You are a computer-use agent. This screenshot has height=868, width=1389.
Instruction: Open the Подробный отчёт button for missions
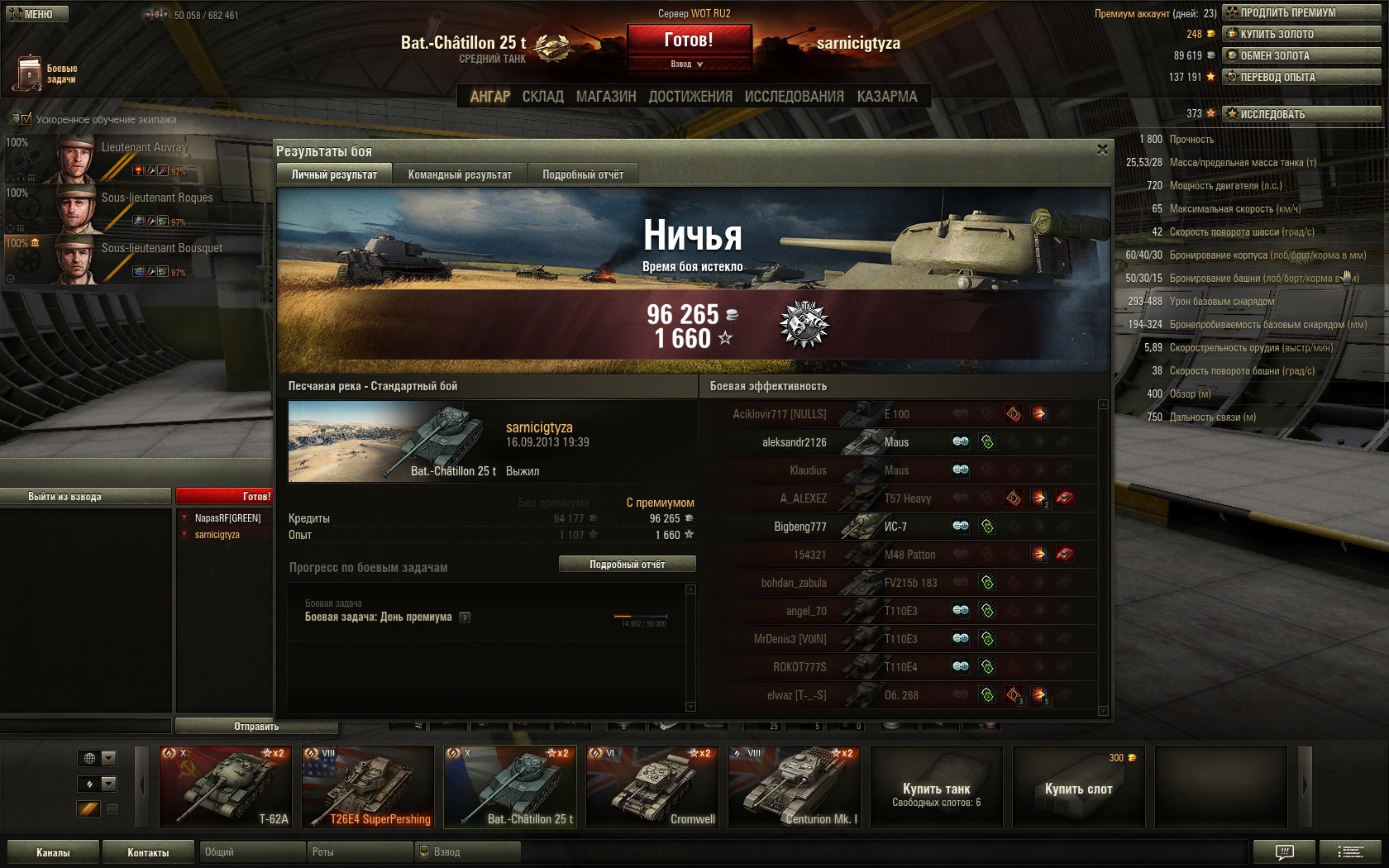click(x=627, y=564)
